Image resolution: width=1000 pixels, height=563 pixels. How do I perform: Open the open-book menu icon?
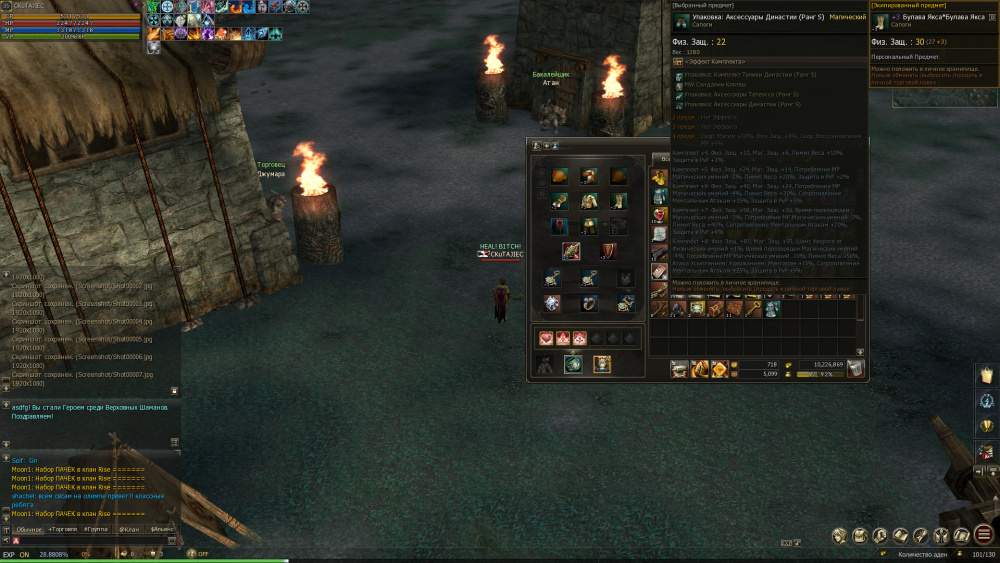(900, 536)
